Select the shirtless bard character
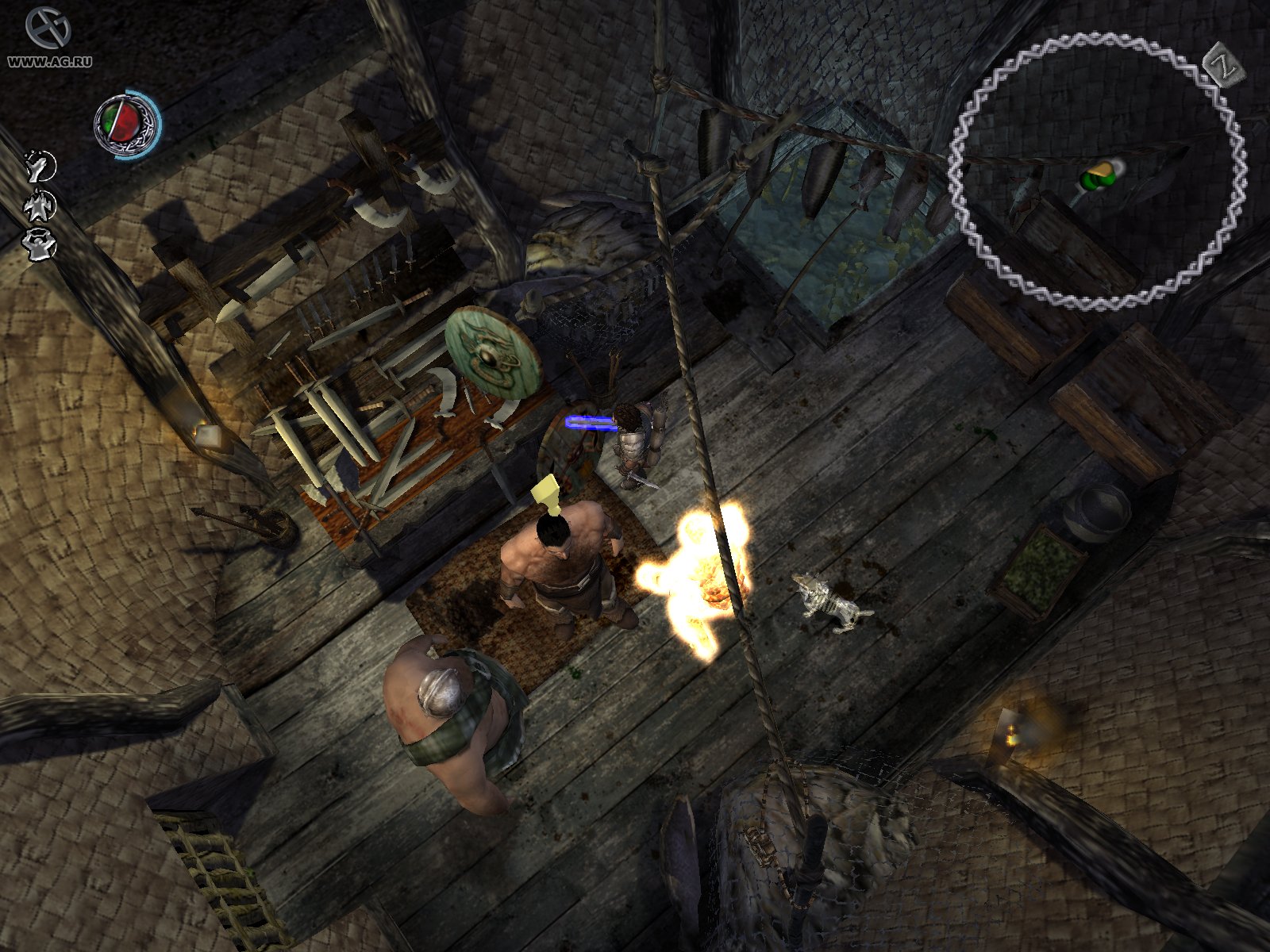This screenshot has width=1270, height=952. (x=560, y=563)
